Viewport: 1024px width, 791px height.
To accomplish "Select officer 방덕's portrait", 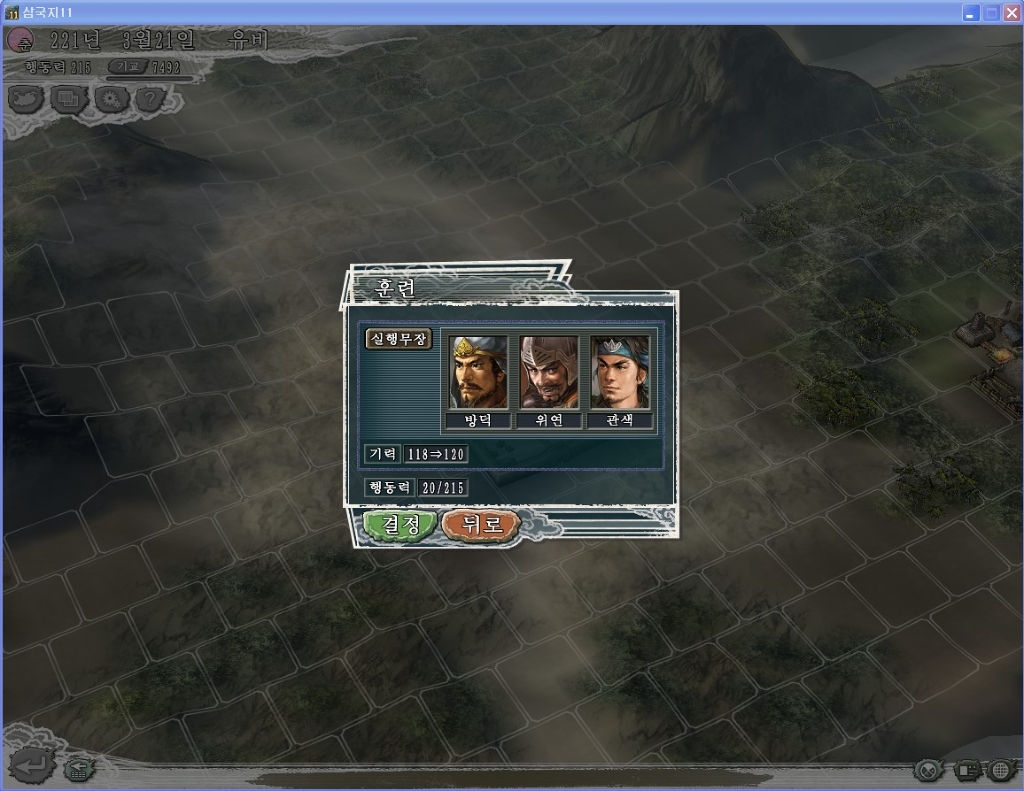I will (x=479, y=372).
